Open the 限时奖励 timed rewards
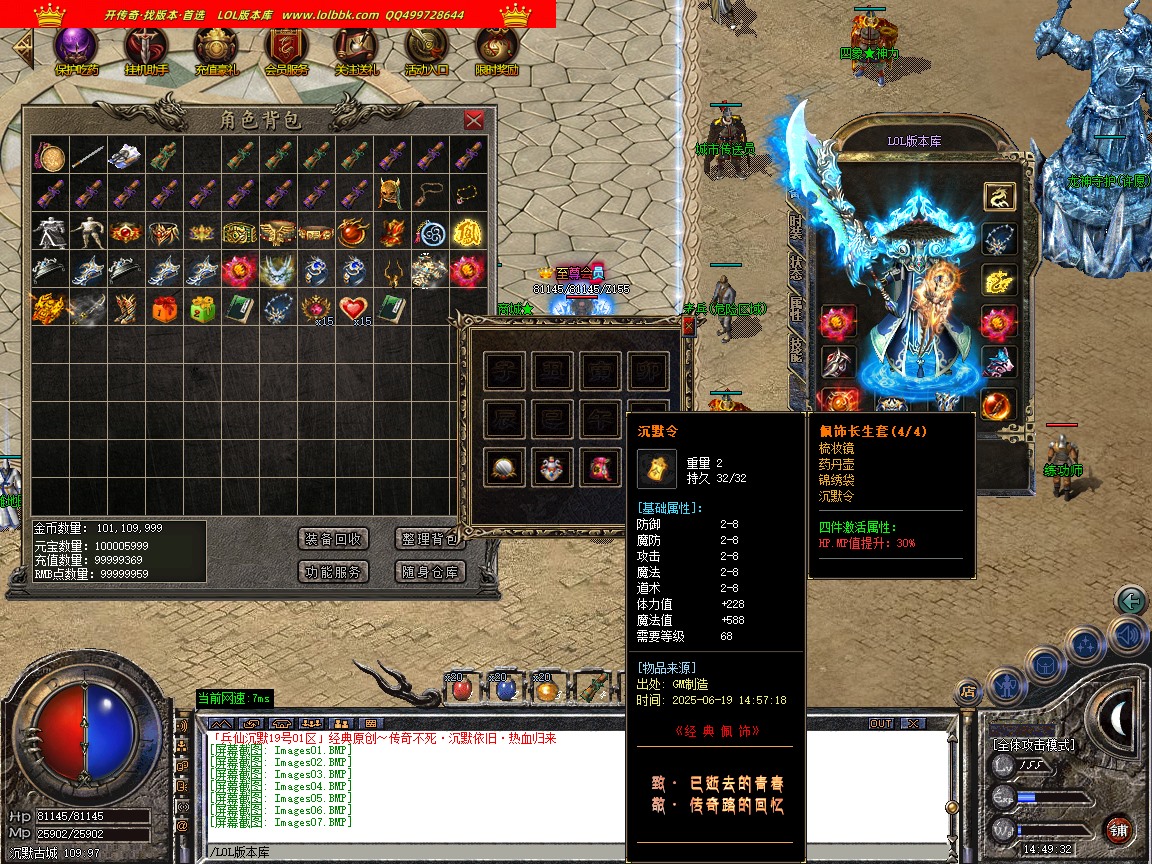1152x864 pixels. click(496, 50)
